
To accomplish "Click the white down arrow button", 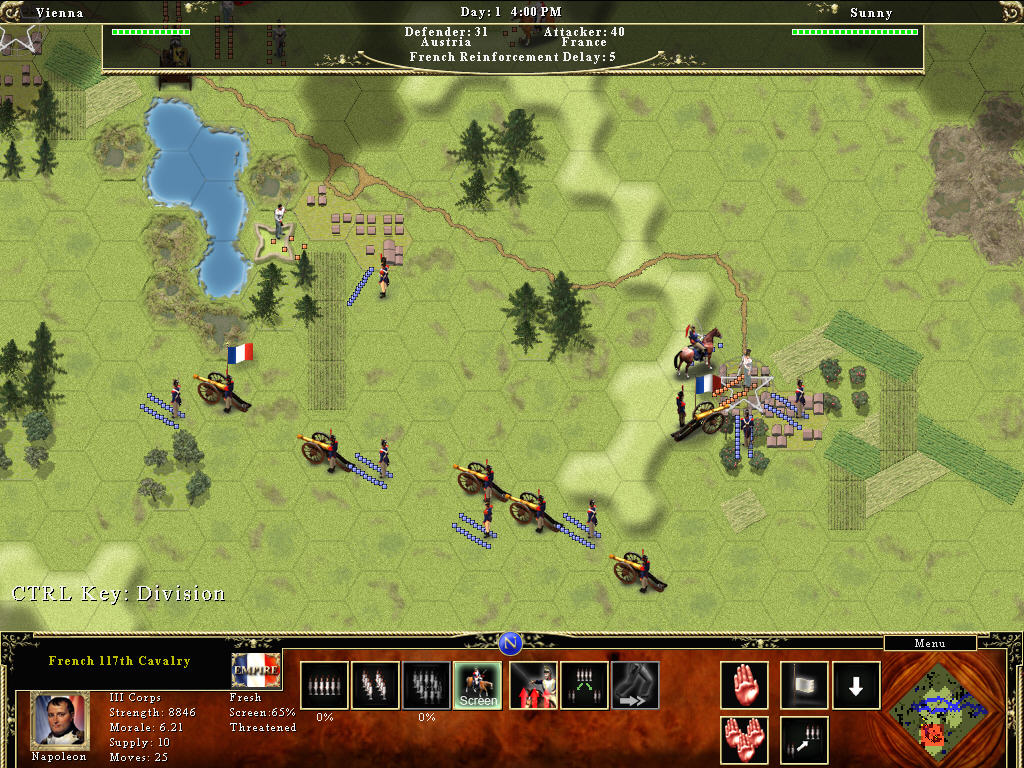I will 856,685.
